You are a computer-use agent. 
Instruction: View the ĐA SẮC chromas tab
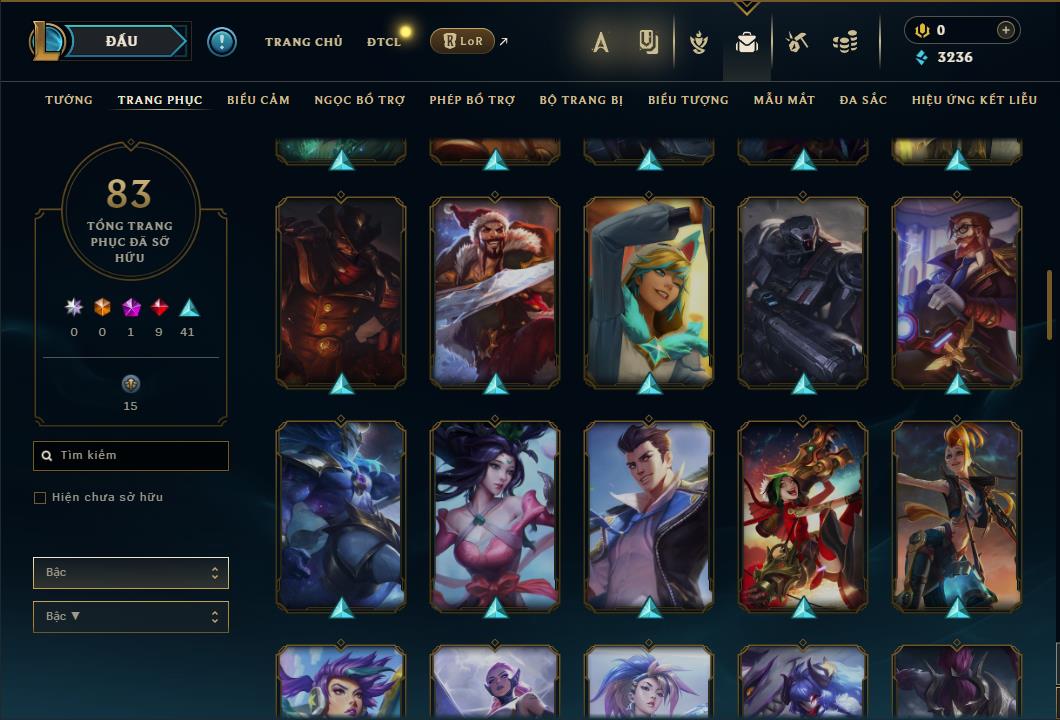[x=863, y=100]
